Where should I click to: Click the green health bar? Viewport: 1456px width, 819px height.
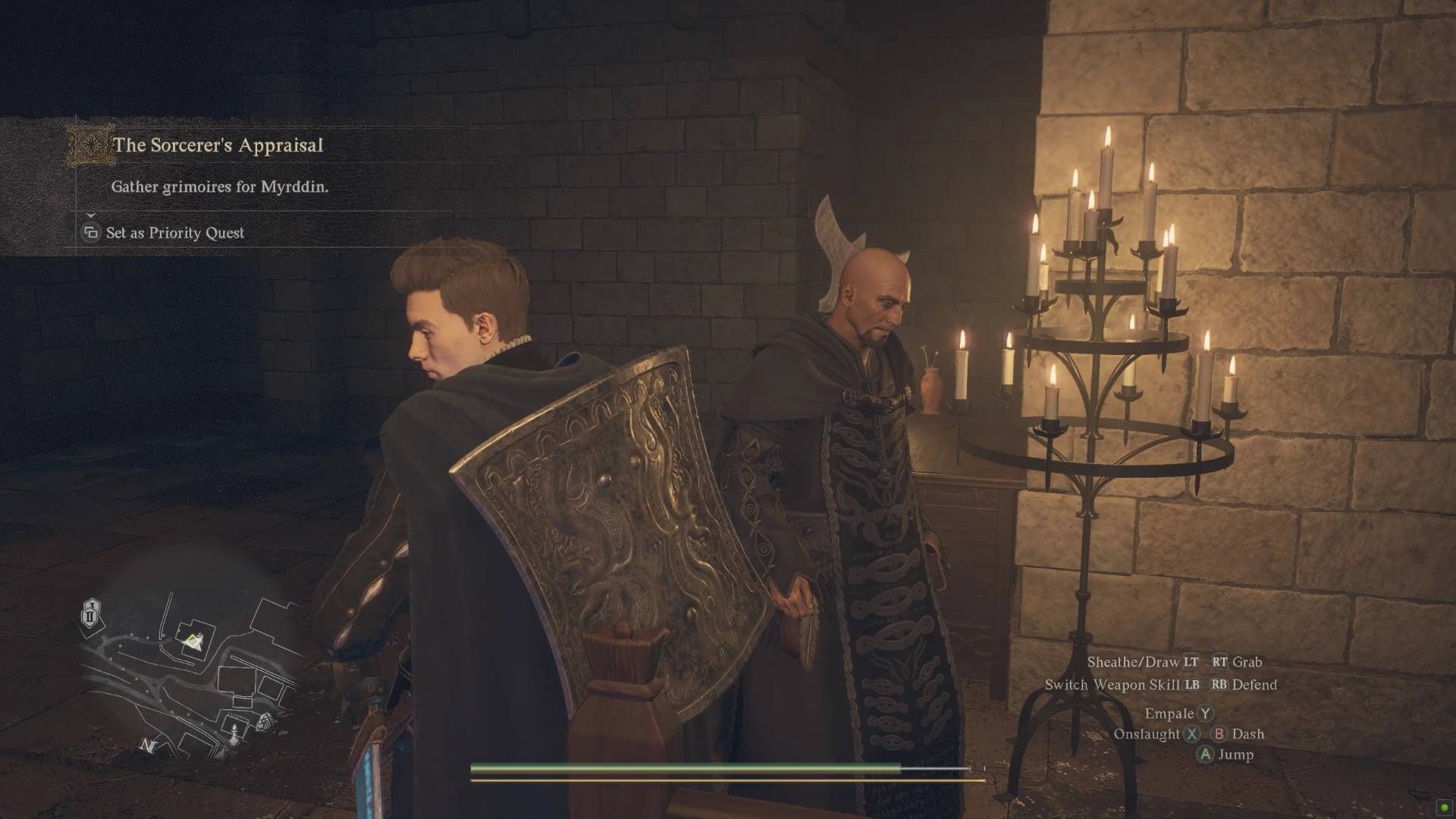682,767
